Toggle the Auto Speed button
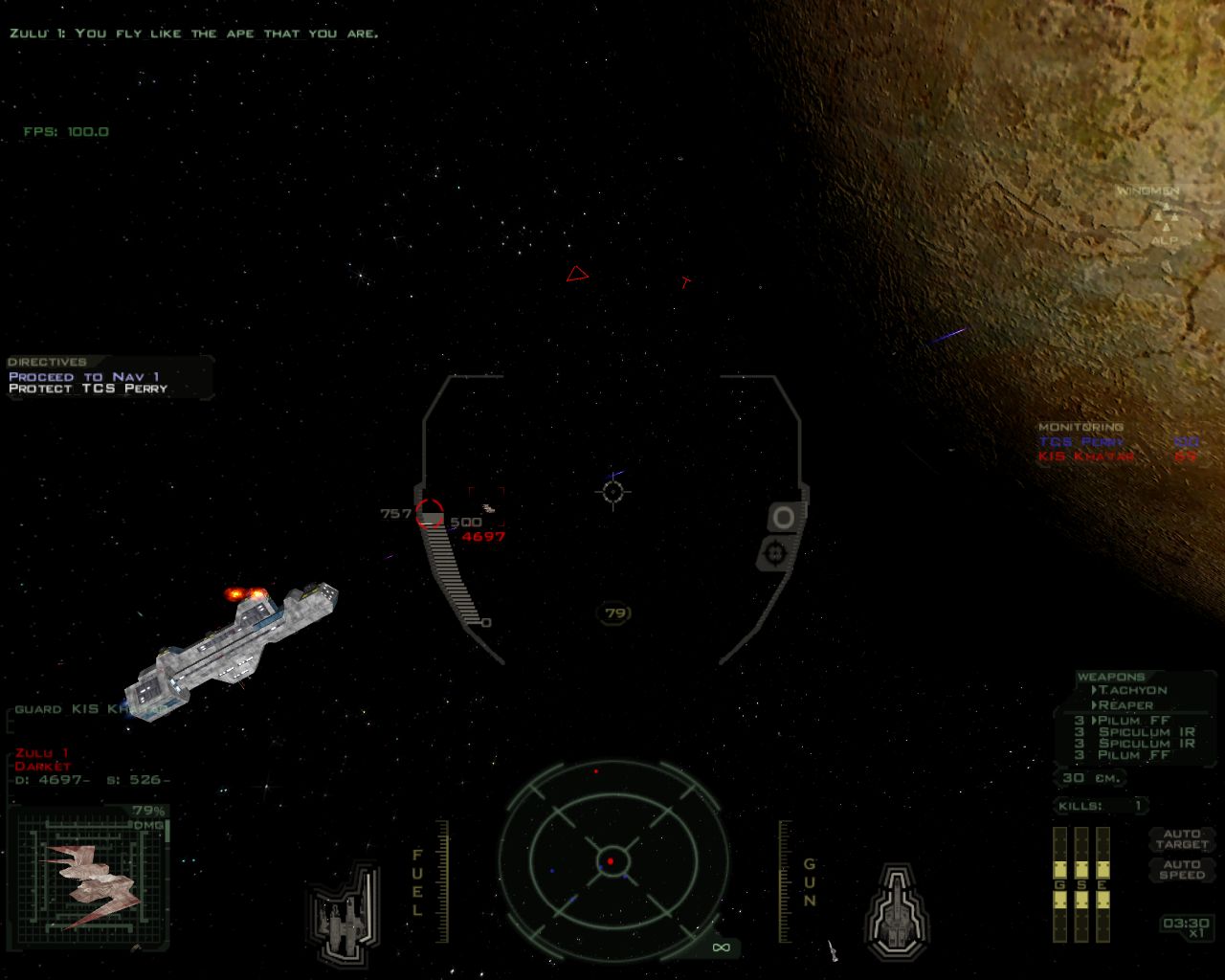Image resolution: width=1225 pixels, height=980 pixels. coord(1181,869)
